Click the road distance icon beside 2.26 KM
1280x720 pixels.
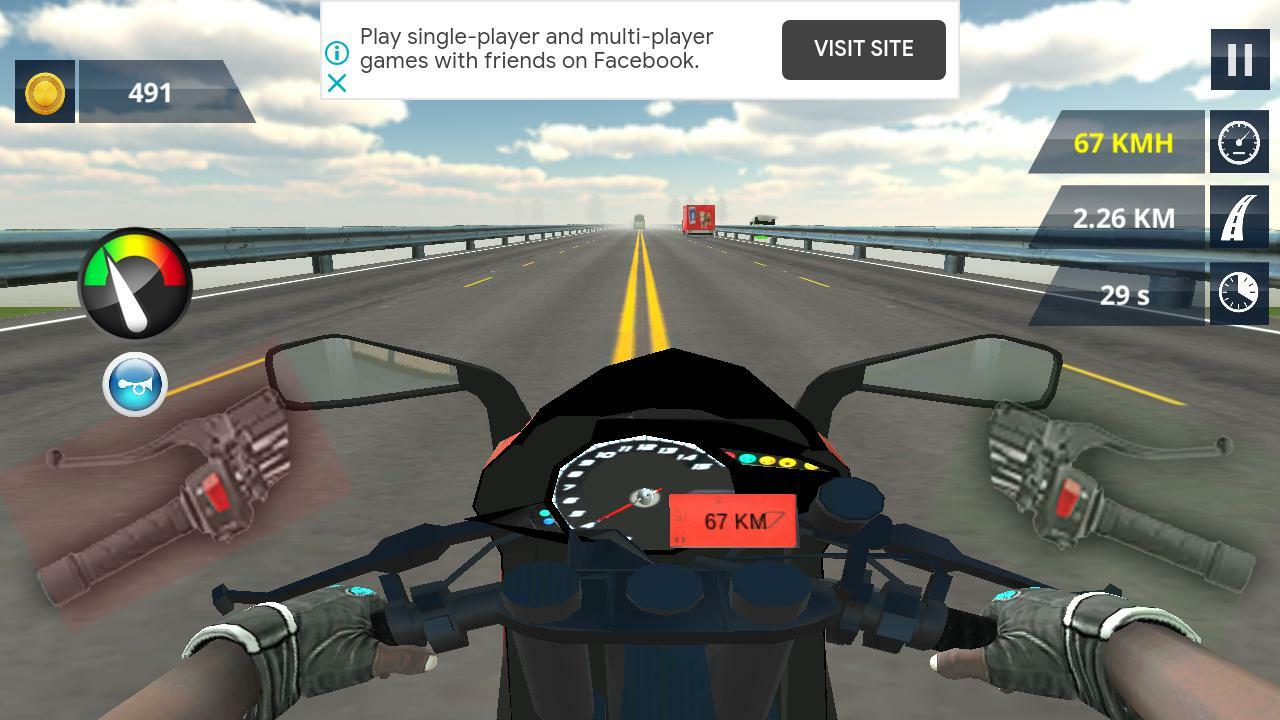(x=1239, y=218)
